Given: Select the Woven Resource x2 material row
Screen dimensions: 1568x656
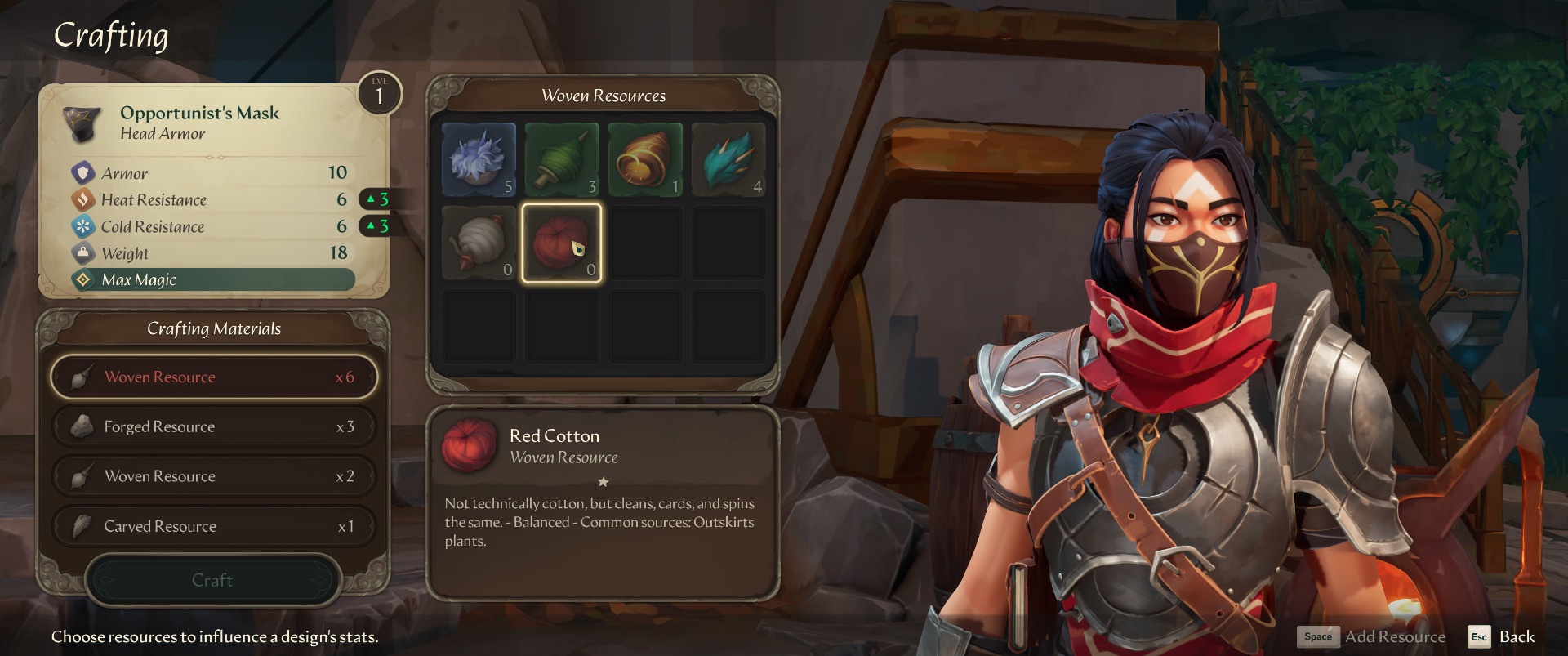Looking at the screenshot, I should pos(214,477).
